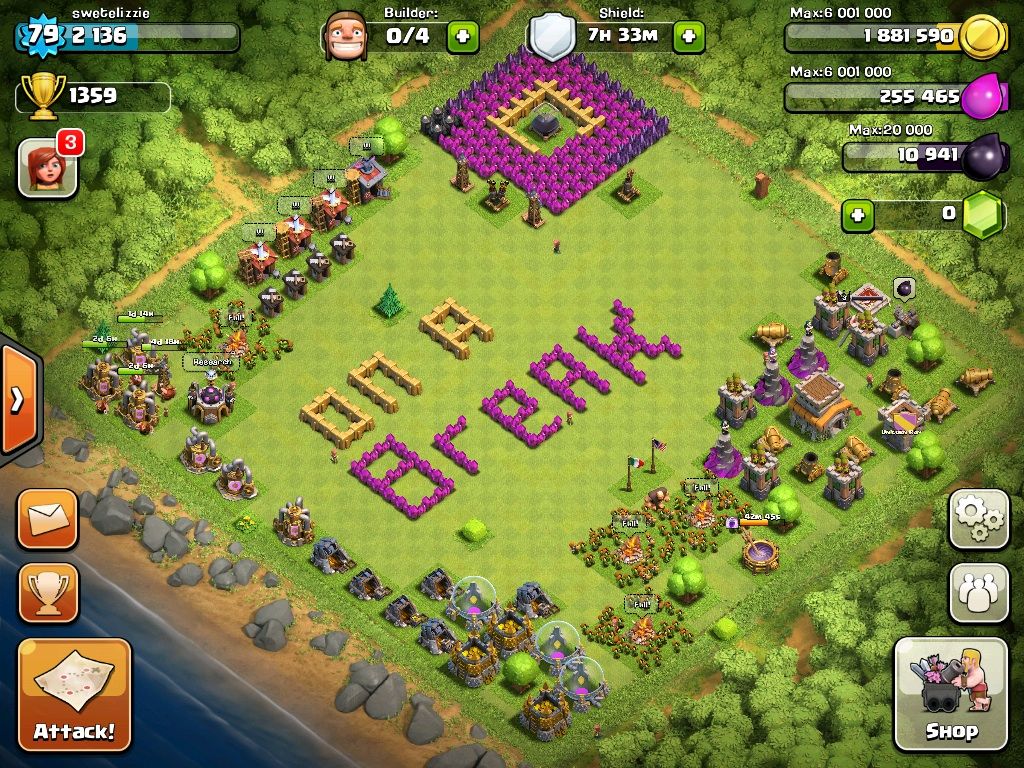This screenshot has width=1024, height=768.
Task: Open the red-haired avatar notification icon
Action: click(x=47, y=166)
